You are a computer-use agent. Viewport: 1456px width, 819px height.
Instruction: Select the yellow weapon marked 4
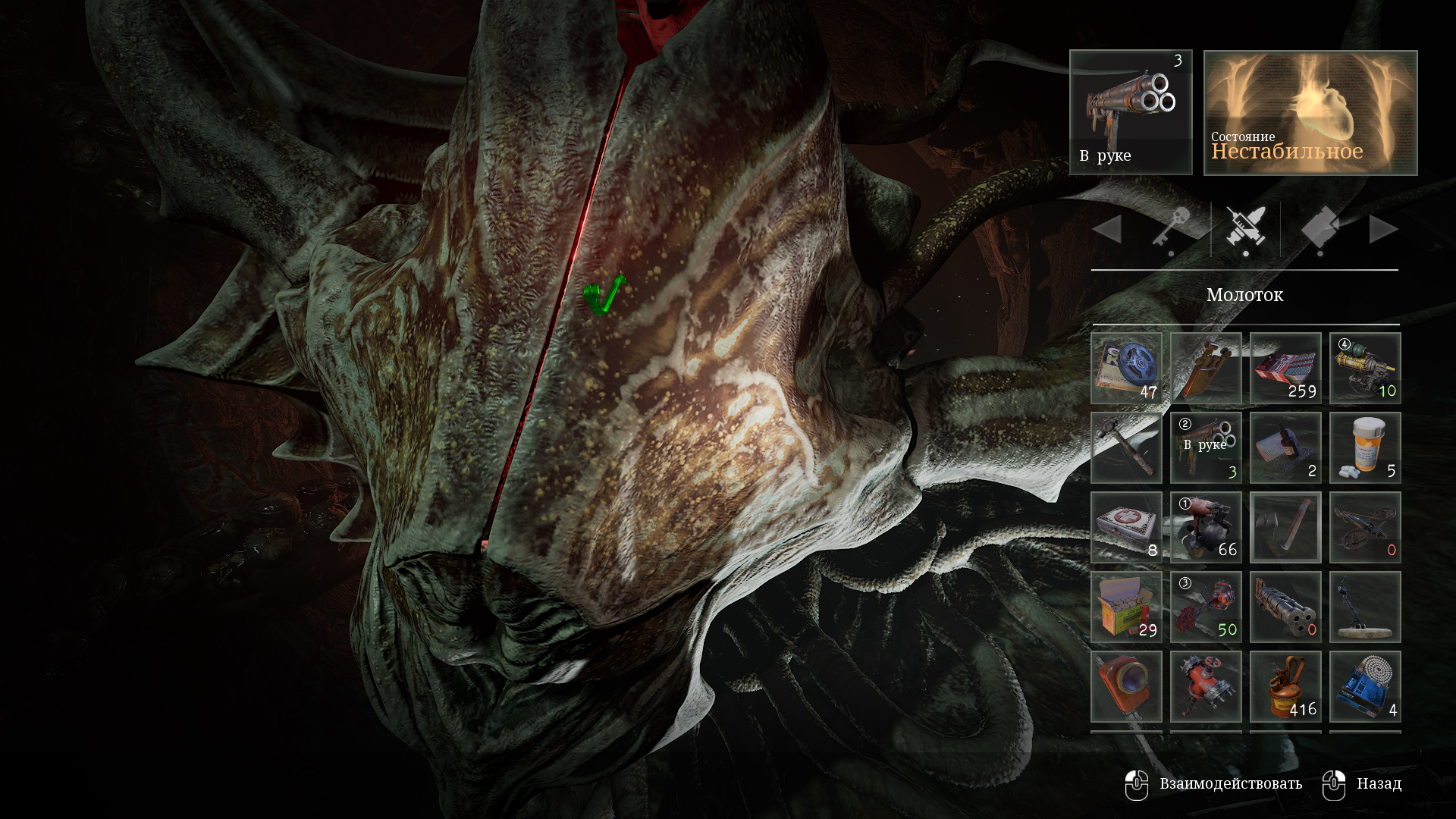tap(1365, 368)
